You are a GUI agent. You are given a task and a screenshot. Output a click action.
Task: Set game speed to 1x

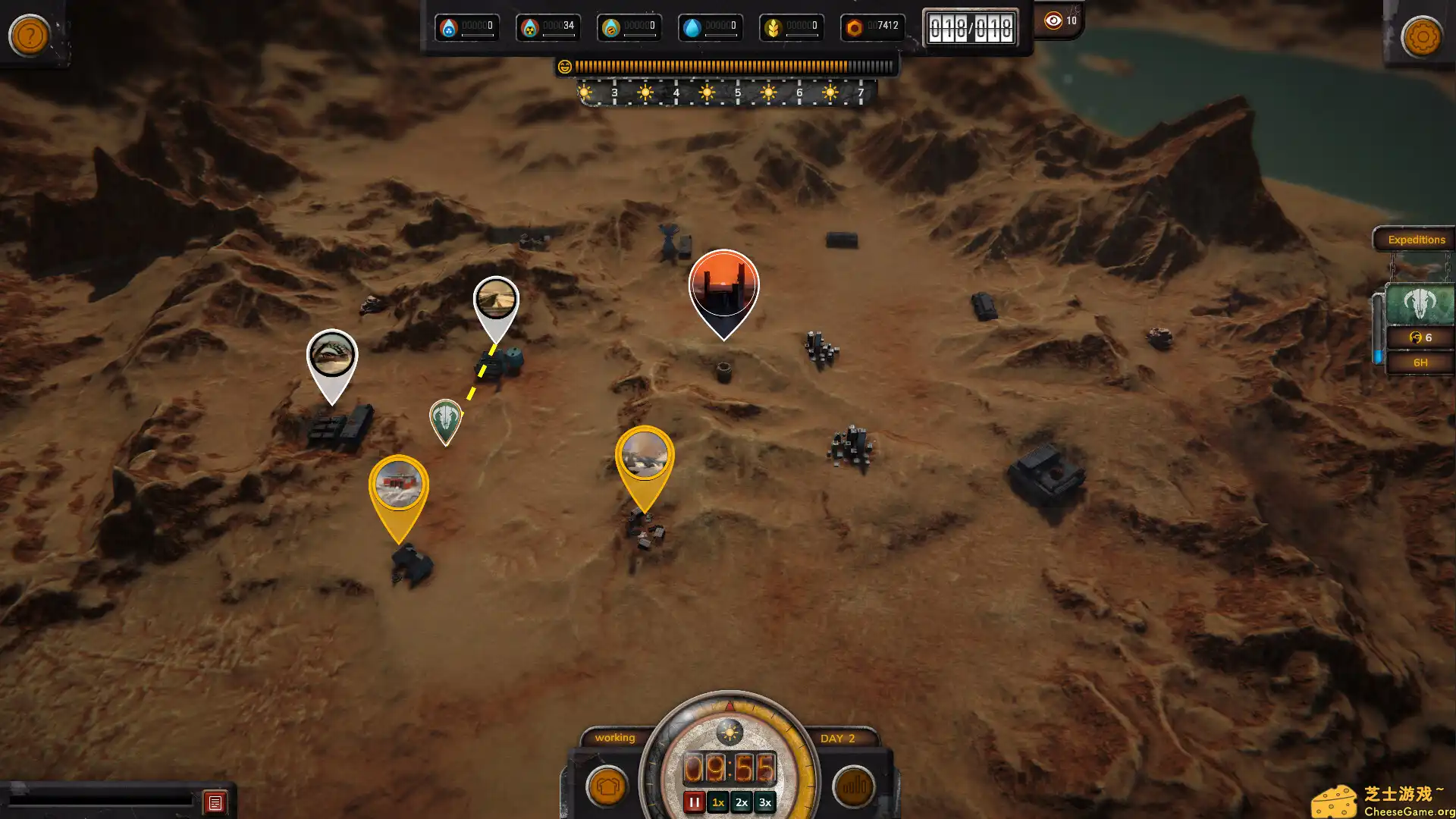tap(717, 802)
